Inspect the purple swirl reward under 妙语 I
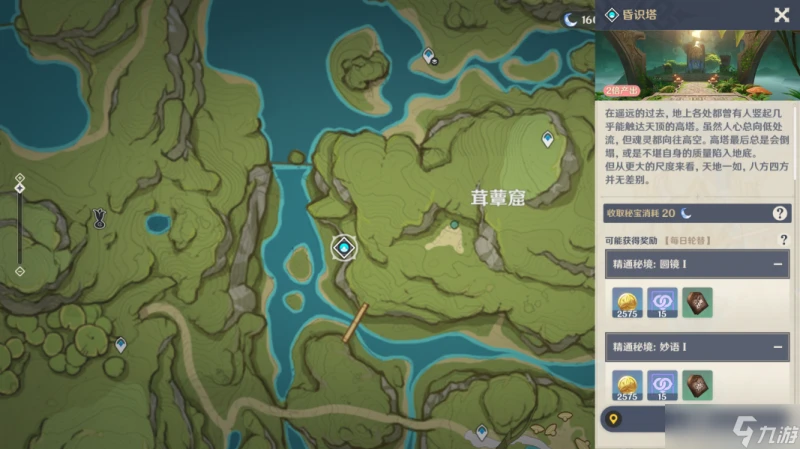This screenshot has width=800, height=449. point(662,385)
